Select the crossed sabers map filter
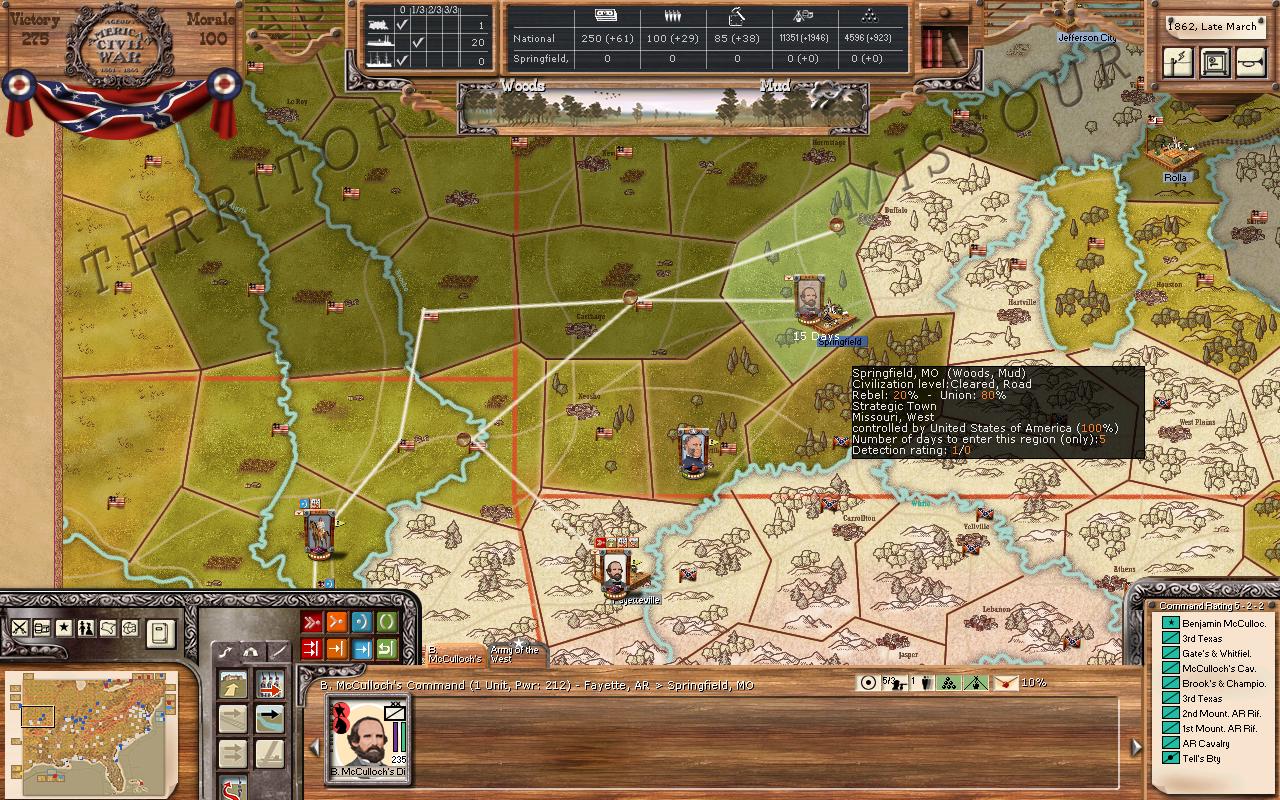 click(19, 628)
